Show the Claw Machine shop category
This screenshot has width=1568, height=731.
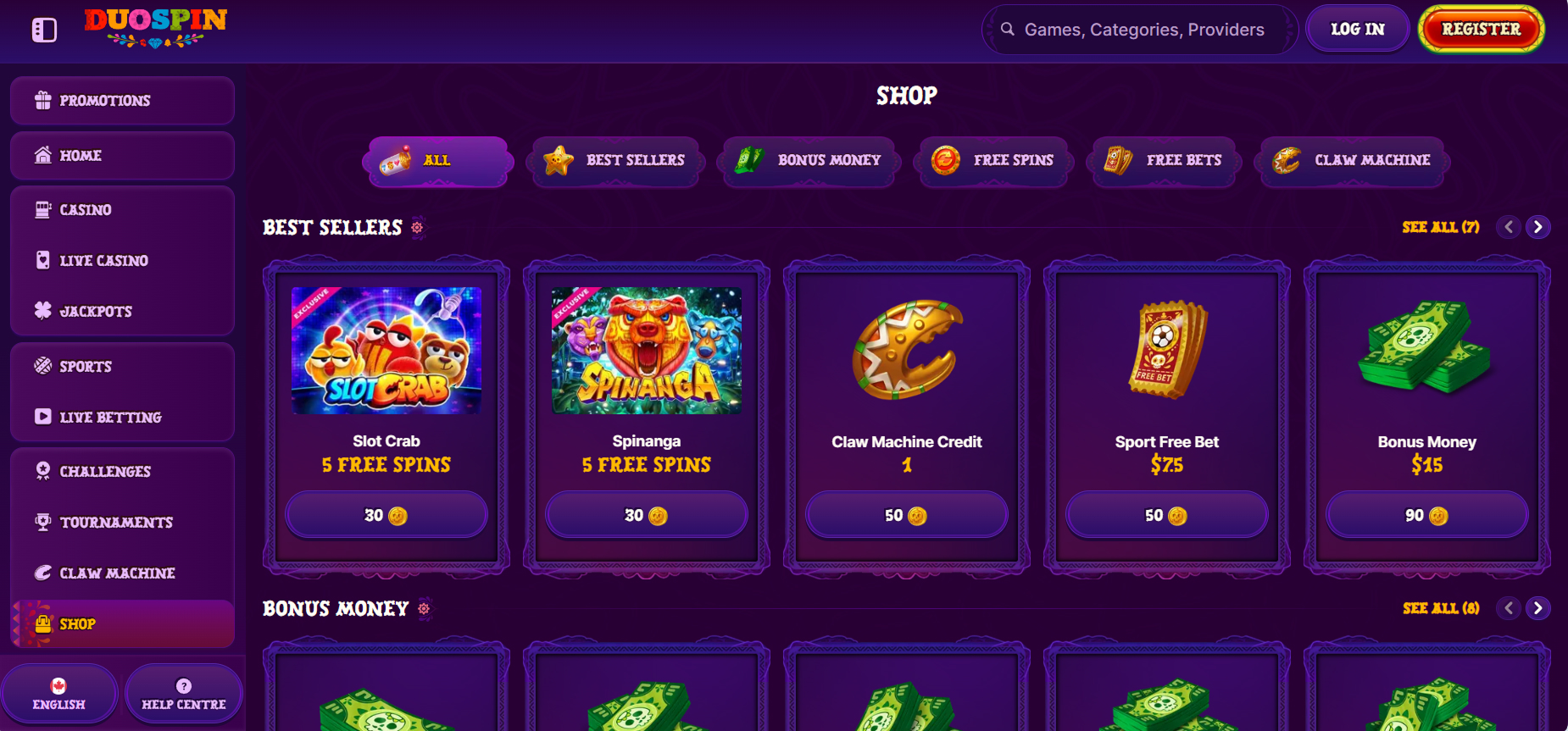[x=1353, y=160]
